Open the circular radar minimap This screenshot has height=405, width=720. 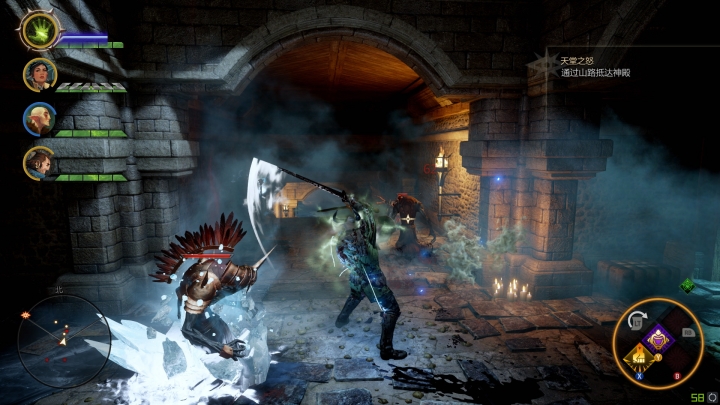62,342
